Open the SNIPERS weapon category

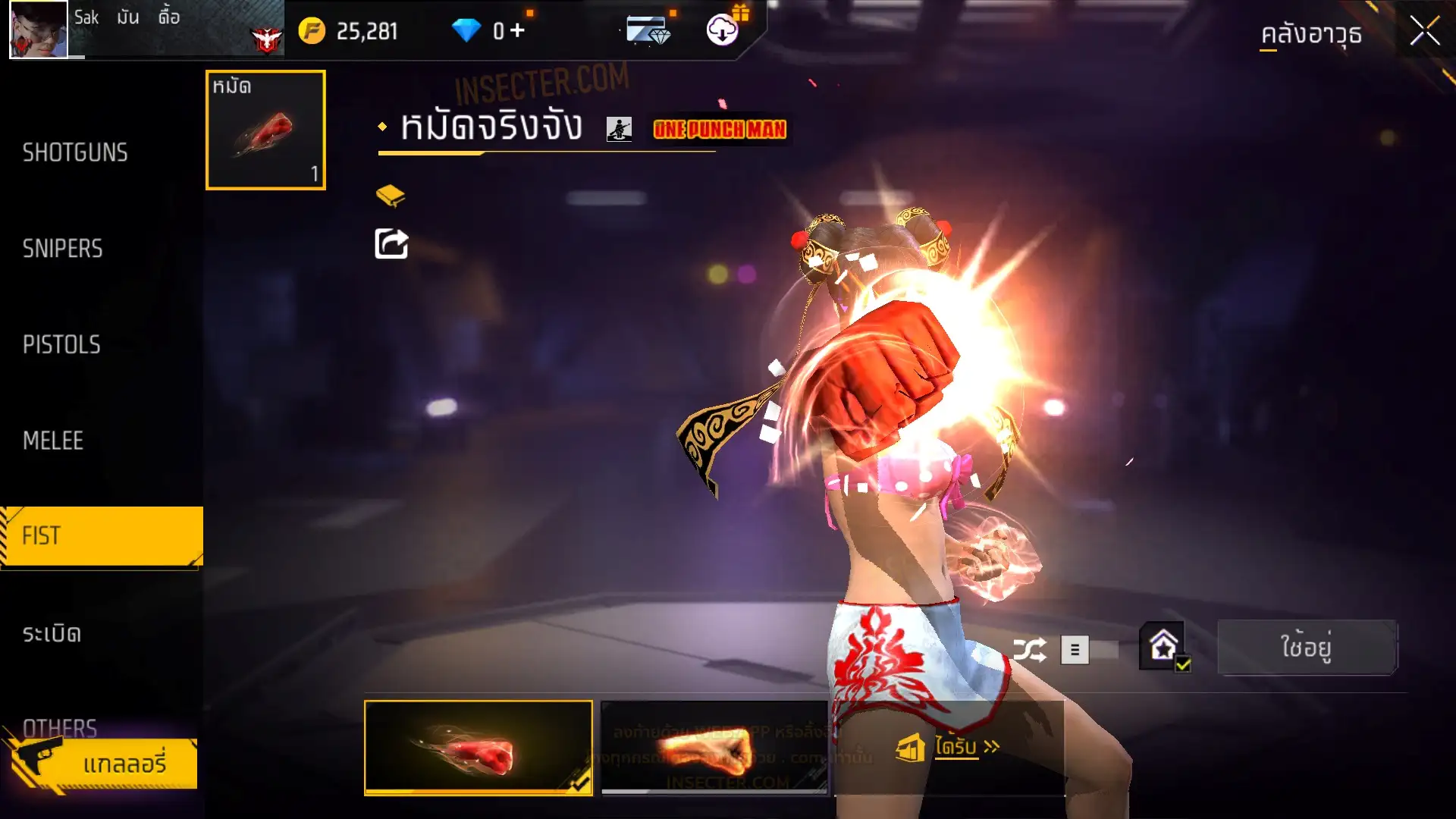coord(62,249)
